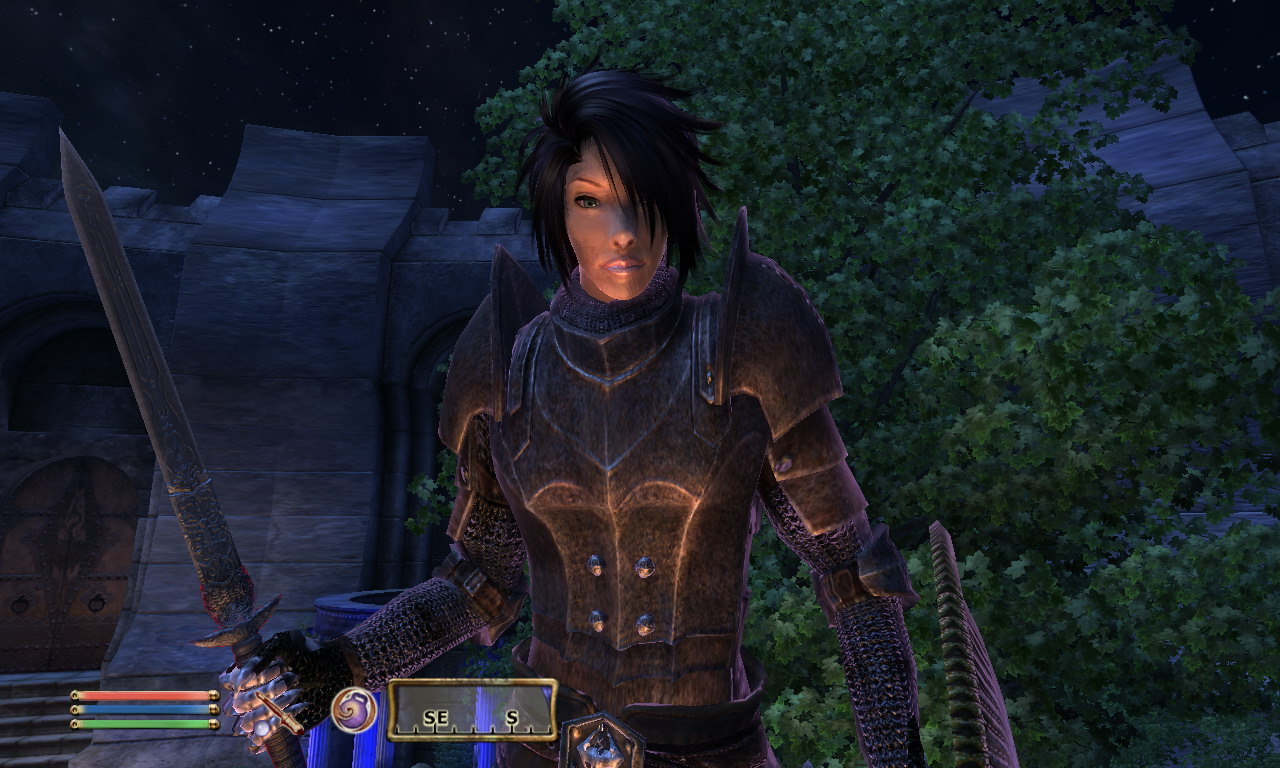Screen dimensions: 1280x768
Task: Click the red sword equipped-weapon icon
Action: click(x=279, y=711)
